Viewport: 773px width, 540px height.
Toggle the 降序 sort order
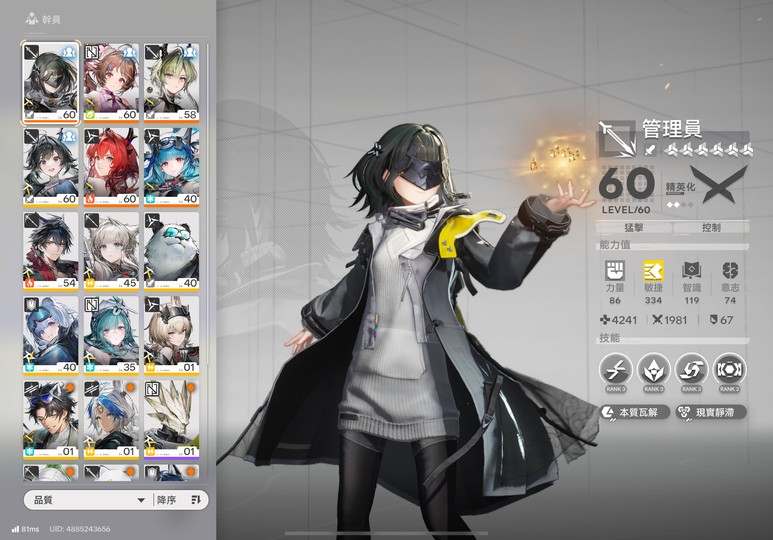click(180, 499)
